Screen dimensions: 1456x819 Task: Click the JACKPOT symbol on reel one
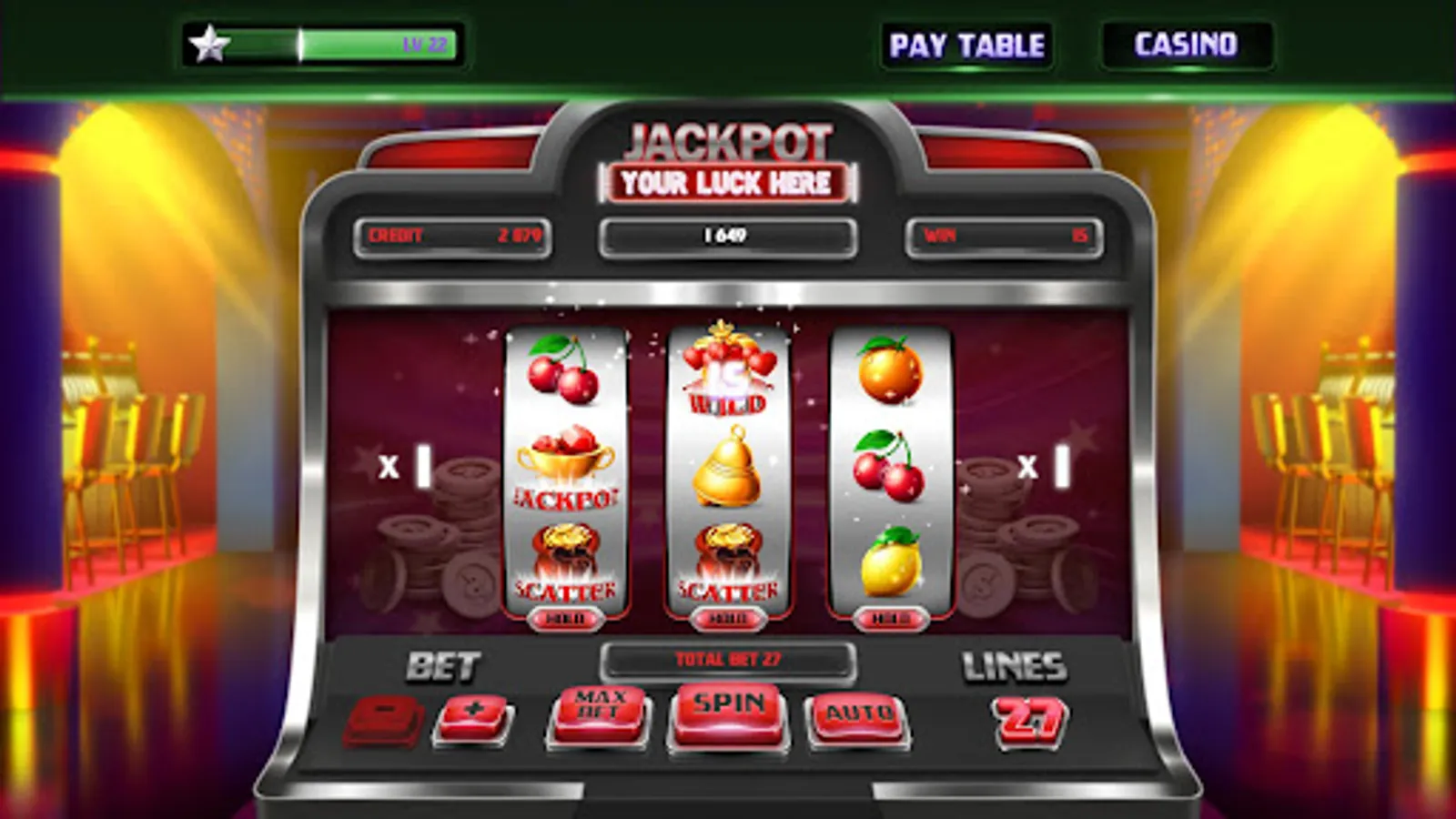pyautogui.click(x=565, y=466)
